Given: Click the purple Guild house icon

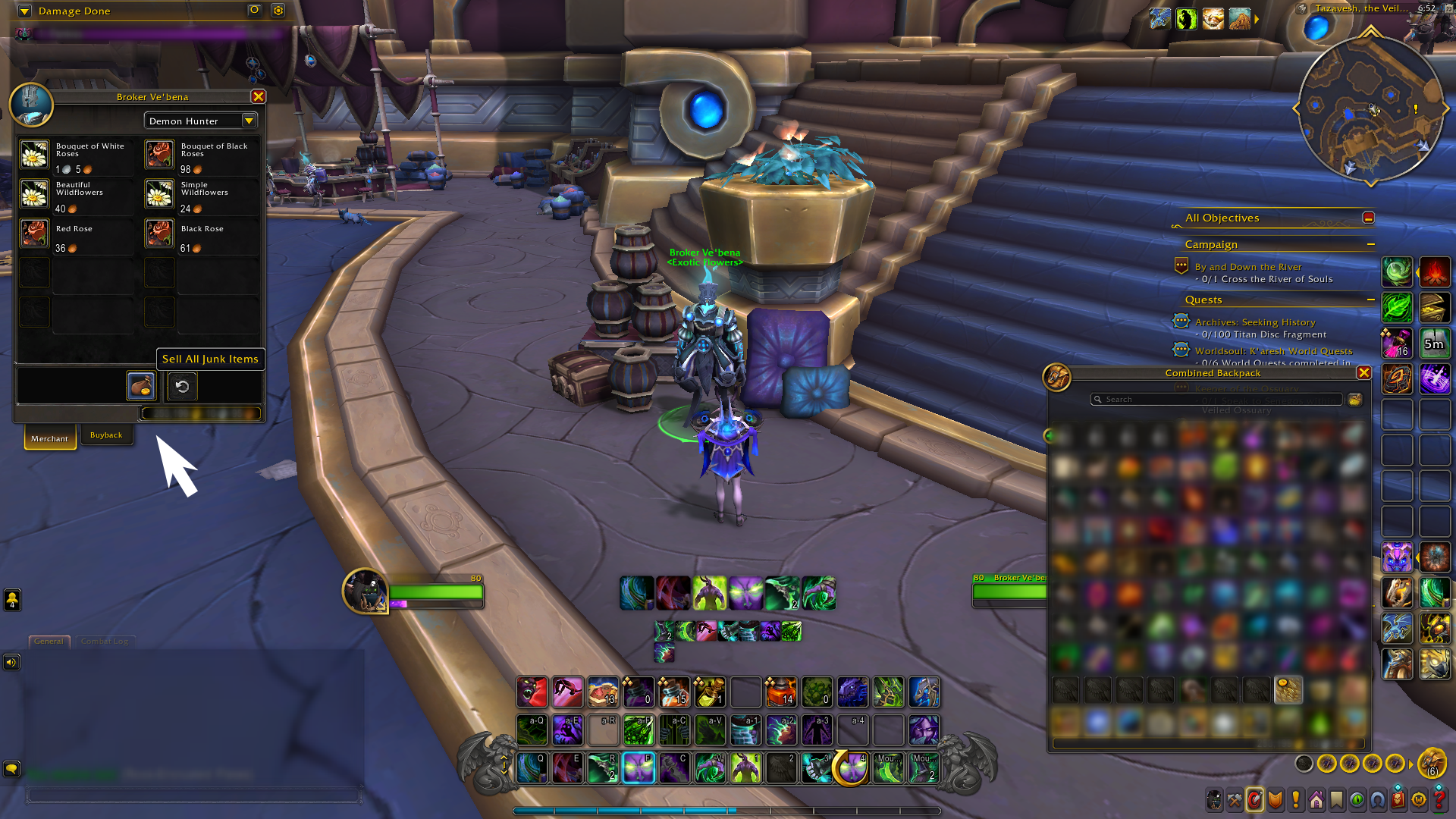Looking at the screenshot, I should coord(1316,799).
